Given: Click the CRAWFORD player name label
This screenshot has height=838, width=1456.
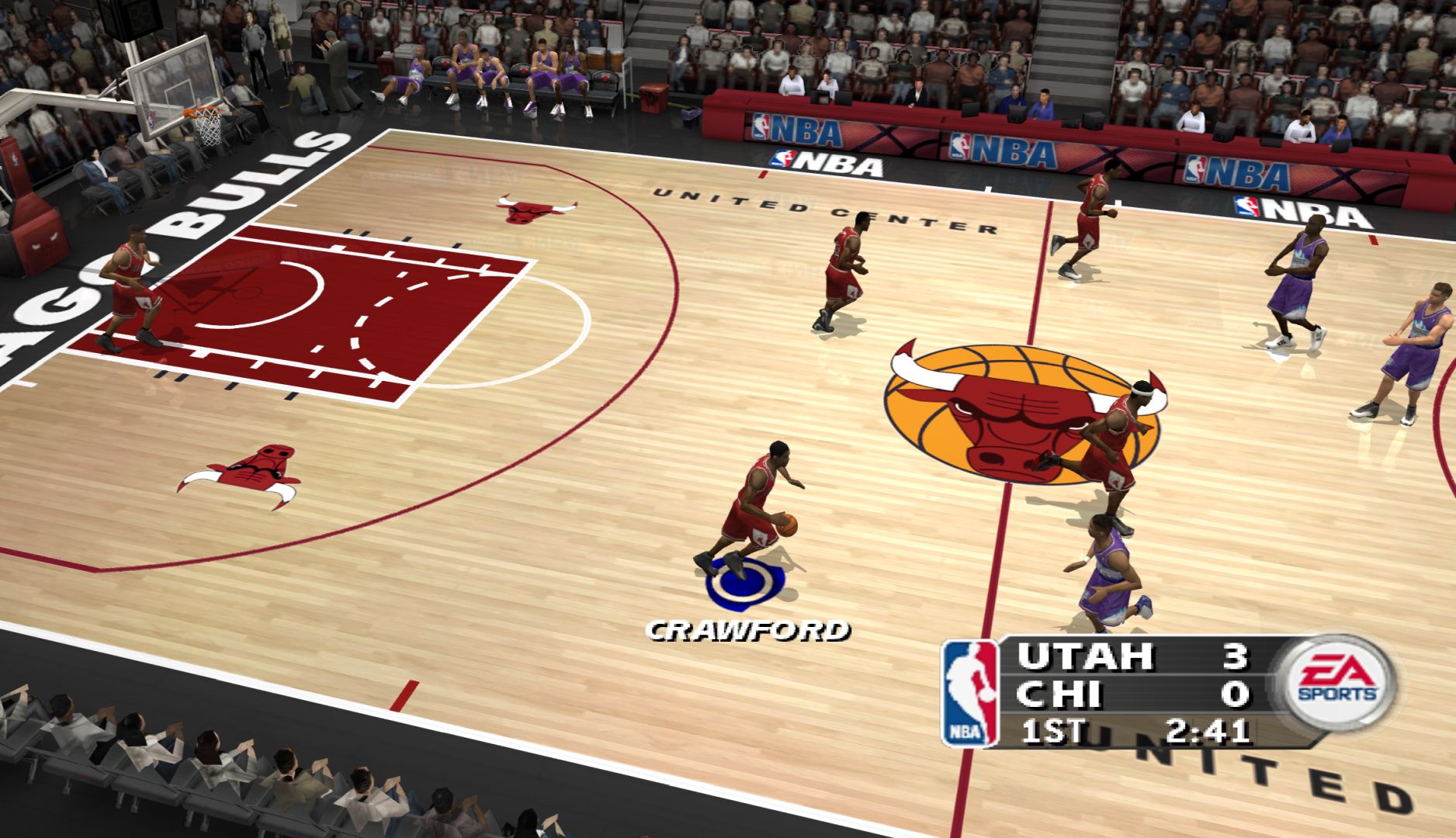Looking at the screenshot, I should click(x=747, y=631).
